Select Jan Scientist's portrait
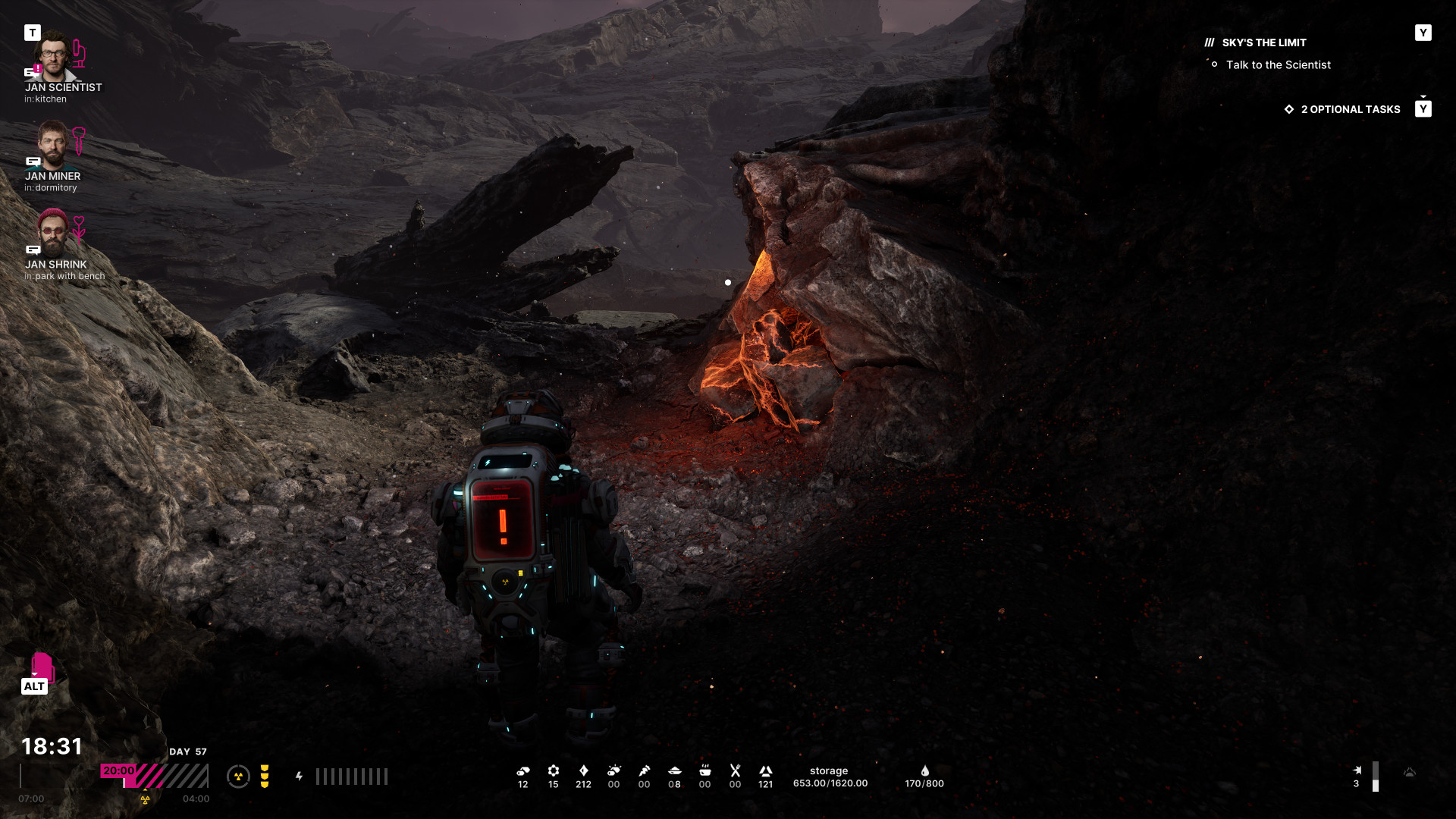The height and width of the screenshot is (819, 1456). coord(53,55)
